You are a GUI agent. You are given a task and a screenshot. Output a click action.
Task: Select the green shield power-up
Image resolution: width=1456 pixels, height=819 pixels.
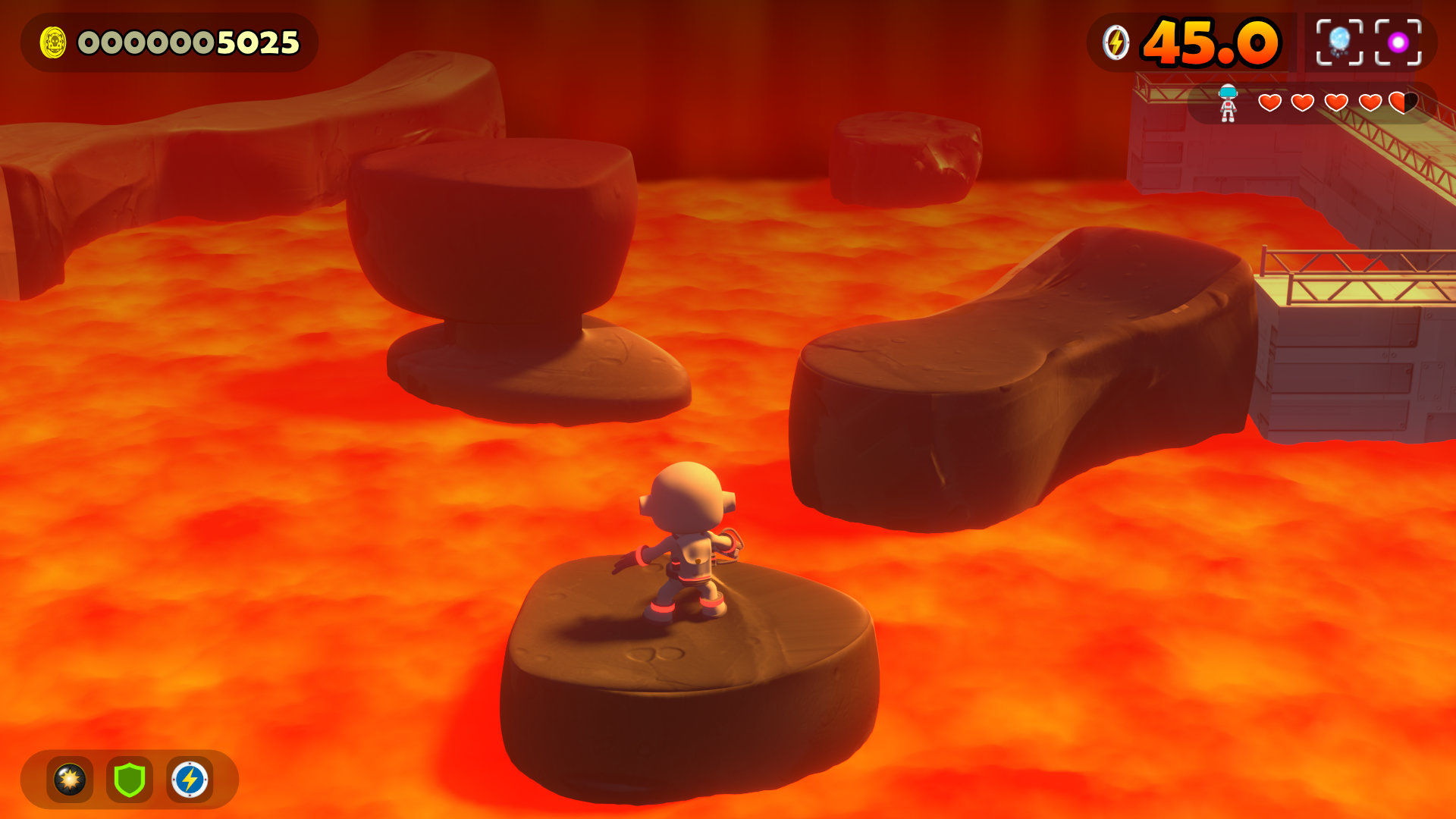(130, 780)
